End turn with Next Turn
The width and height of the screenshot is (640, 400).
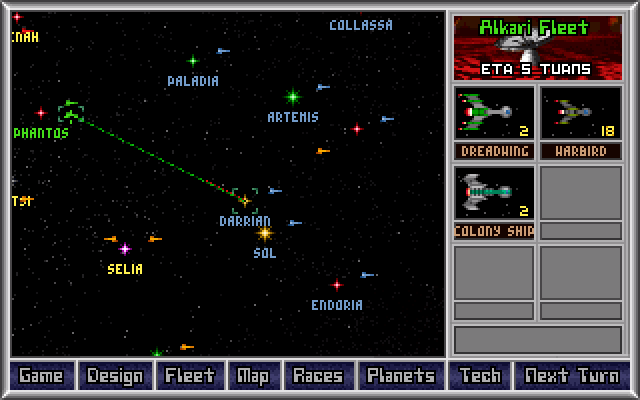point(571,376)
